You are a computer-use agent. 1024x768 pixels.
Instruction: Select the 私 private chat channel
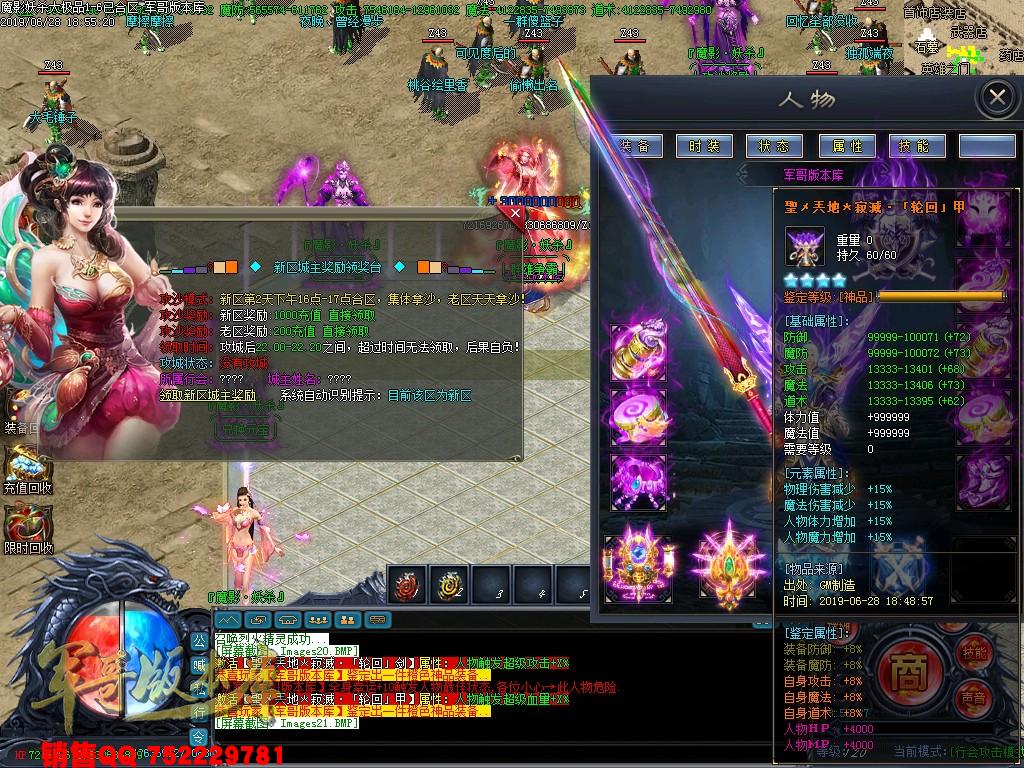coord(198,686)
